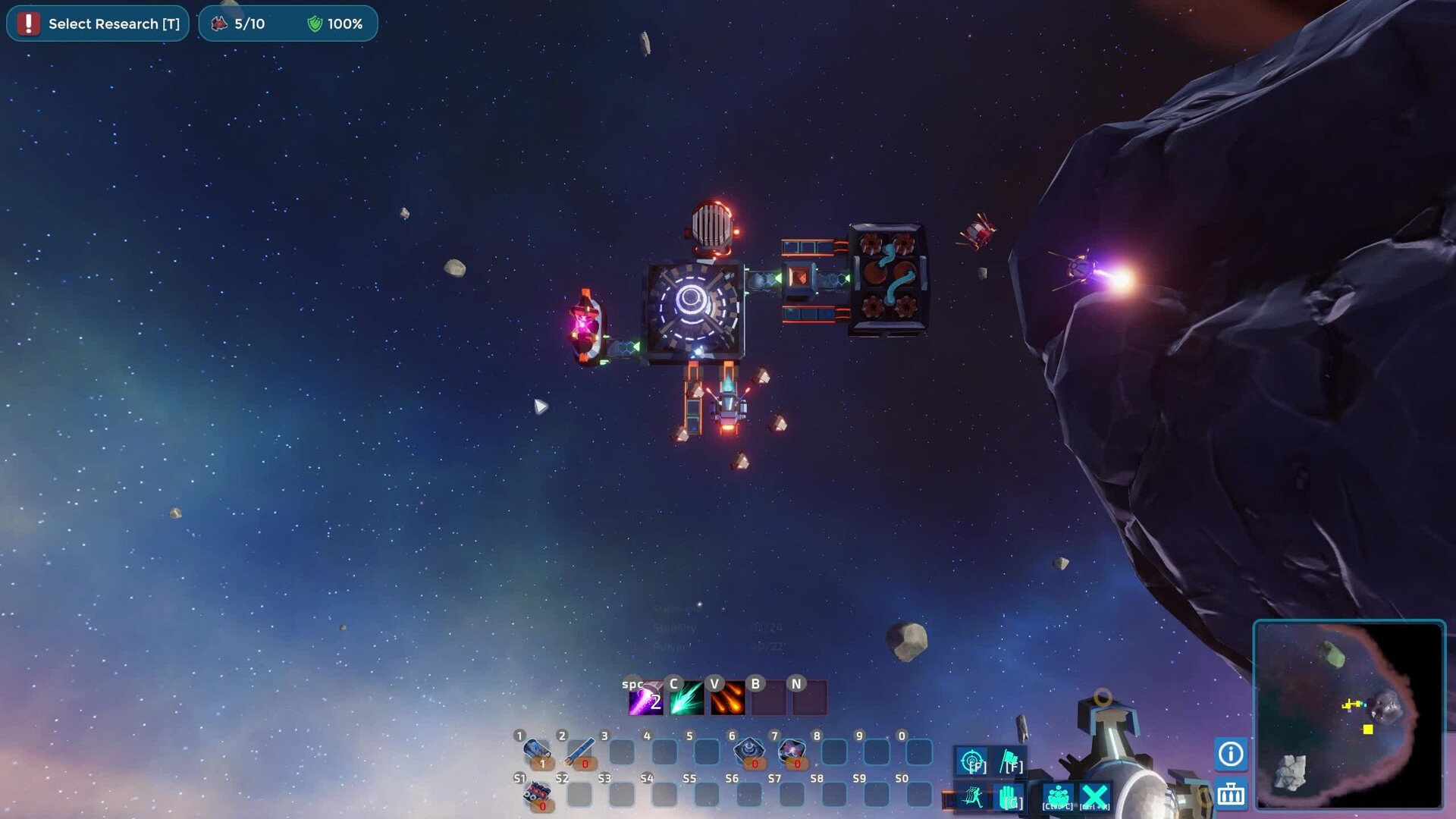Image resolution: width=1456 pixels, height=819 pixels.
Task: Select all units with the group icon
Action: (1058, 797)
